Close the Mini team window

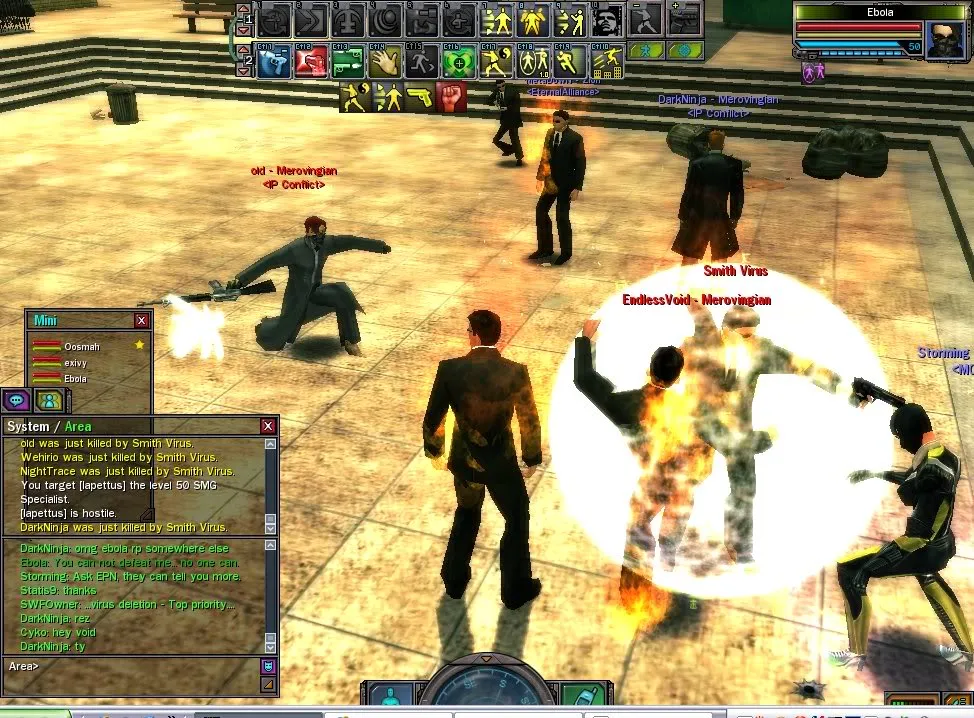click(142, 320)
